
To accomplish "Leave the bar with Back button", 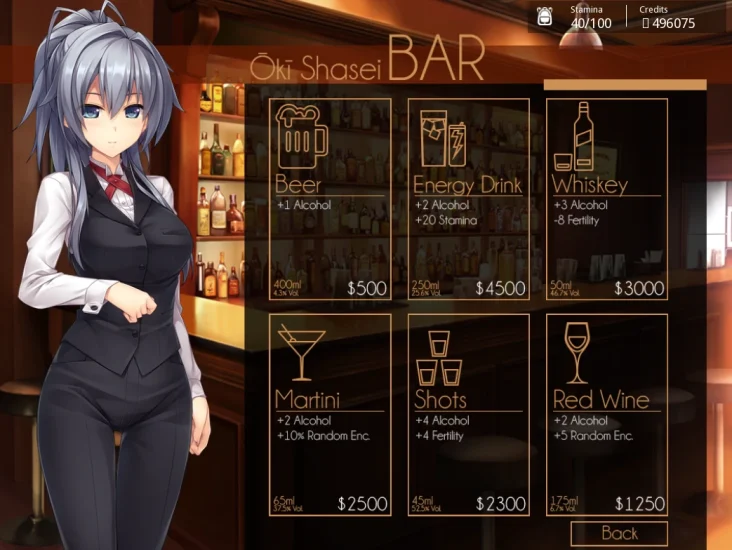I will pyautogui.click(x=619, y=534).
